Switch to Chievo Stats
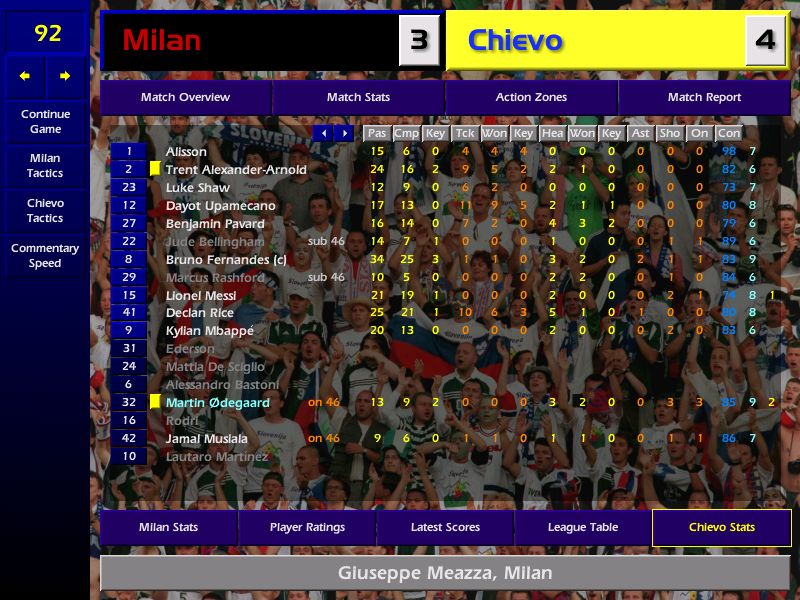This screenshot has height=600, width=800. click(x=721, y=528)
